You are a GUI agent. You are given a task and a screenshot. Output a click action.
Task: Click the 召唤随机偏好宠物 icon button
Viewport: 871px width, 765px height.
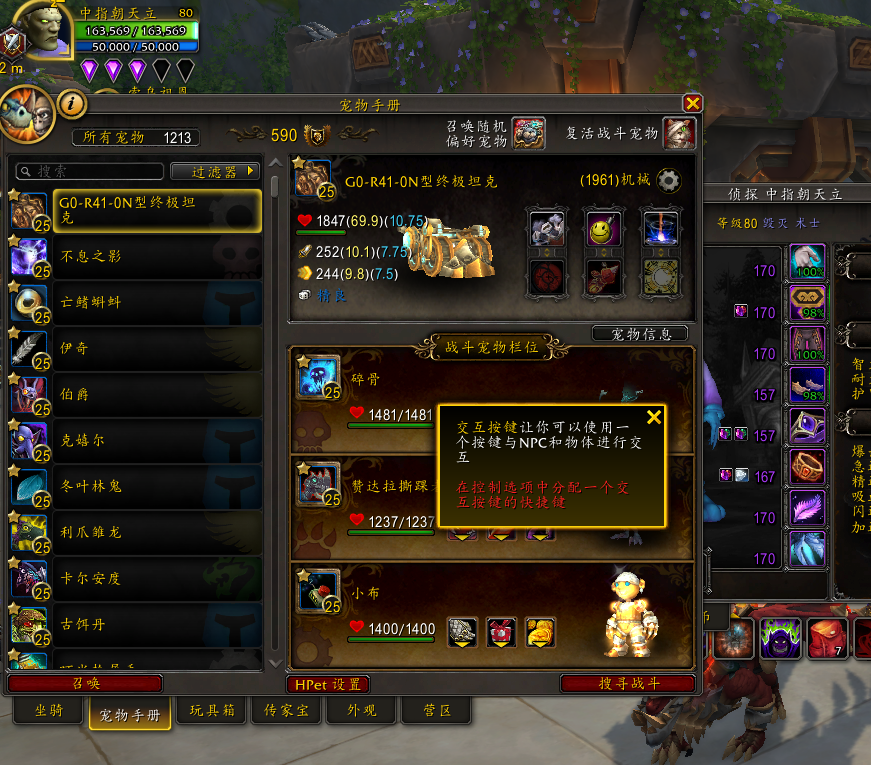pyautogui.click(x=528, y=133)
